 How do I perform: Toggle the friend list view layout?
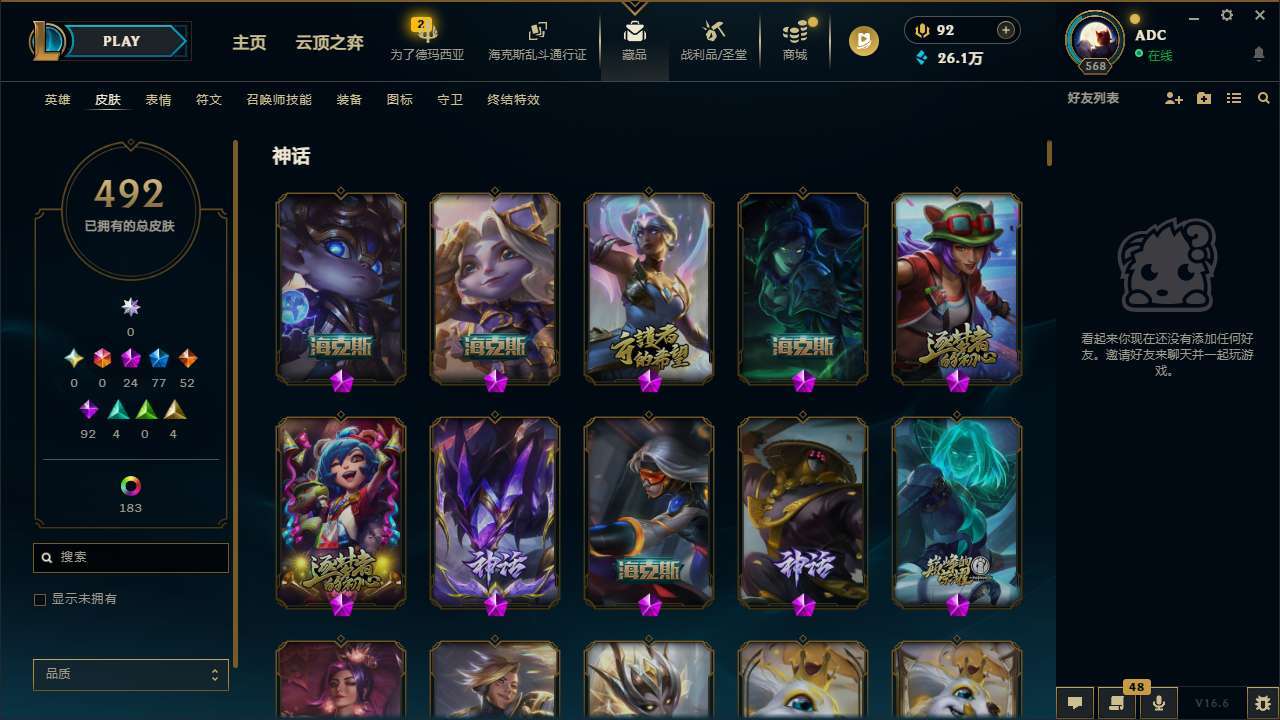point(1233,98)
